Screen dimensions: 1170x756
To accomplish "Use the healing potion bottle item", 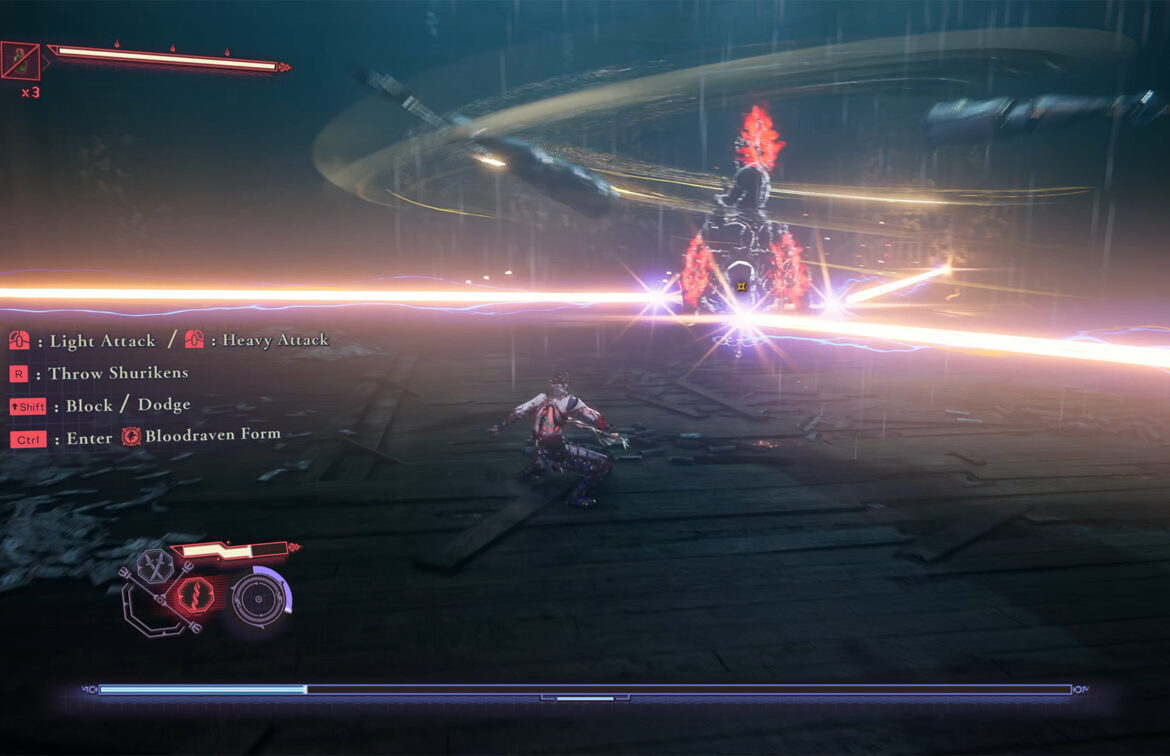I will [20, 61].
